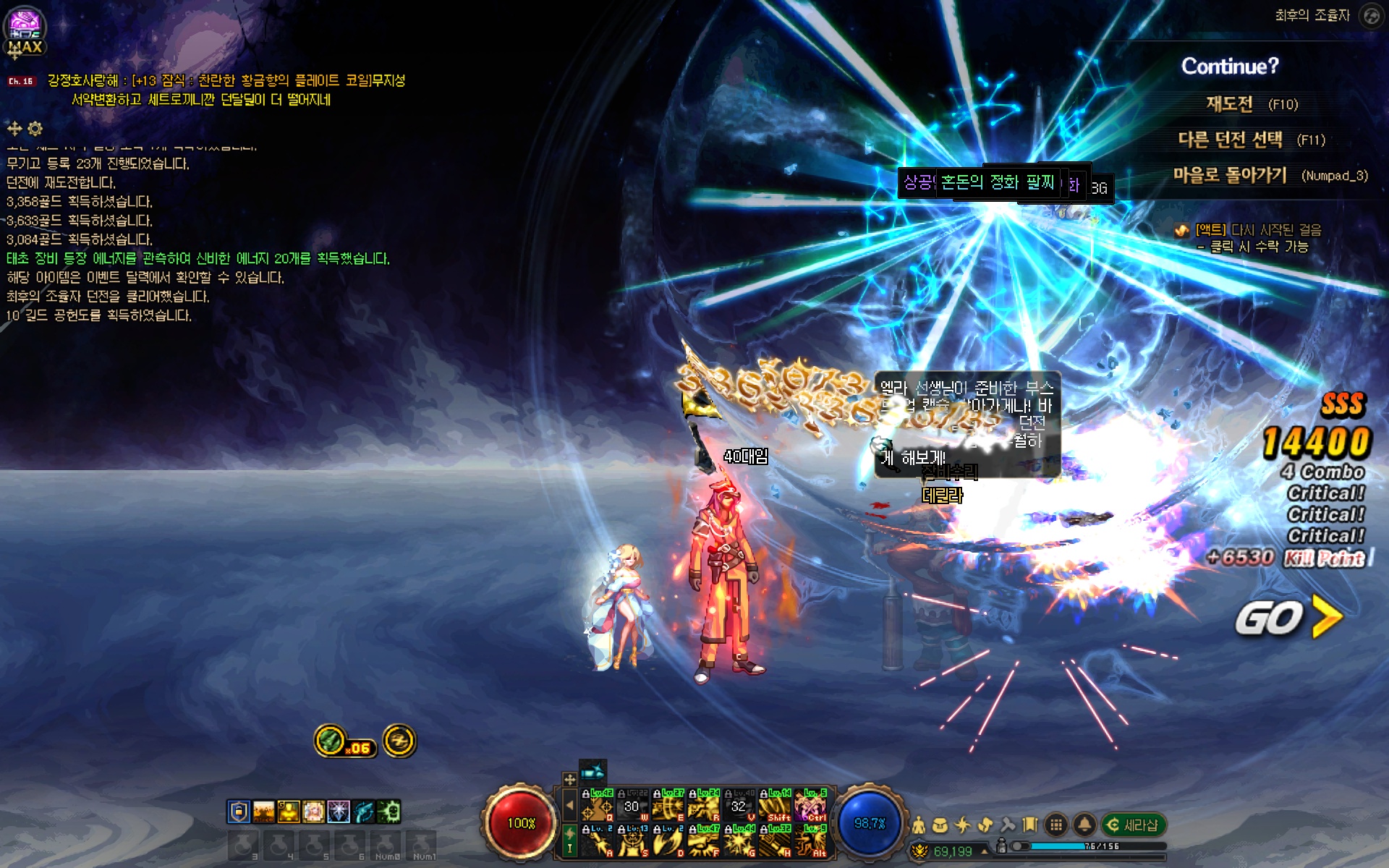Activate the pink Ctrl skill icon
Image resolution: width=1389 pixels, height=868 pixels.
pos(810,805)
